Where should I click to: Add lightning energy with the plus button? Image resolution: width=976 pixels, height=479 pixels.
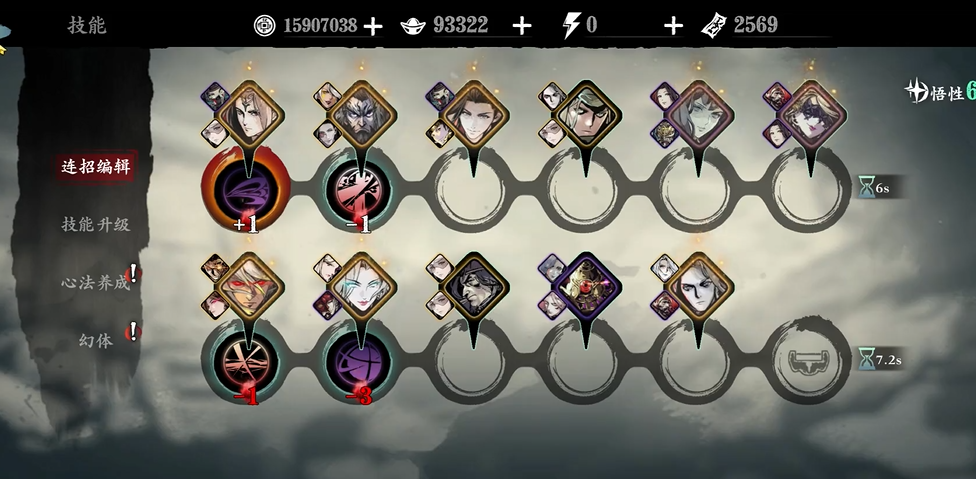[673, 26]
